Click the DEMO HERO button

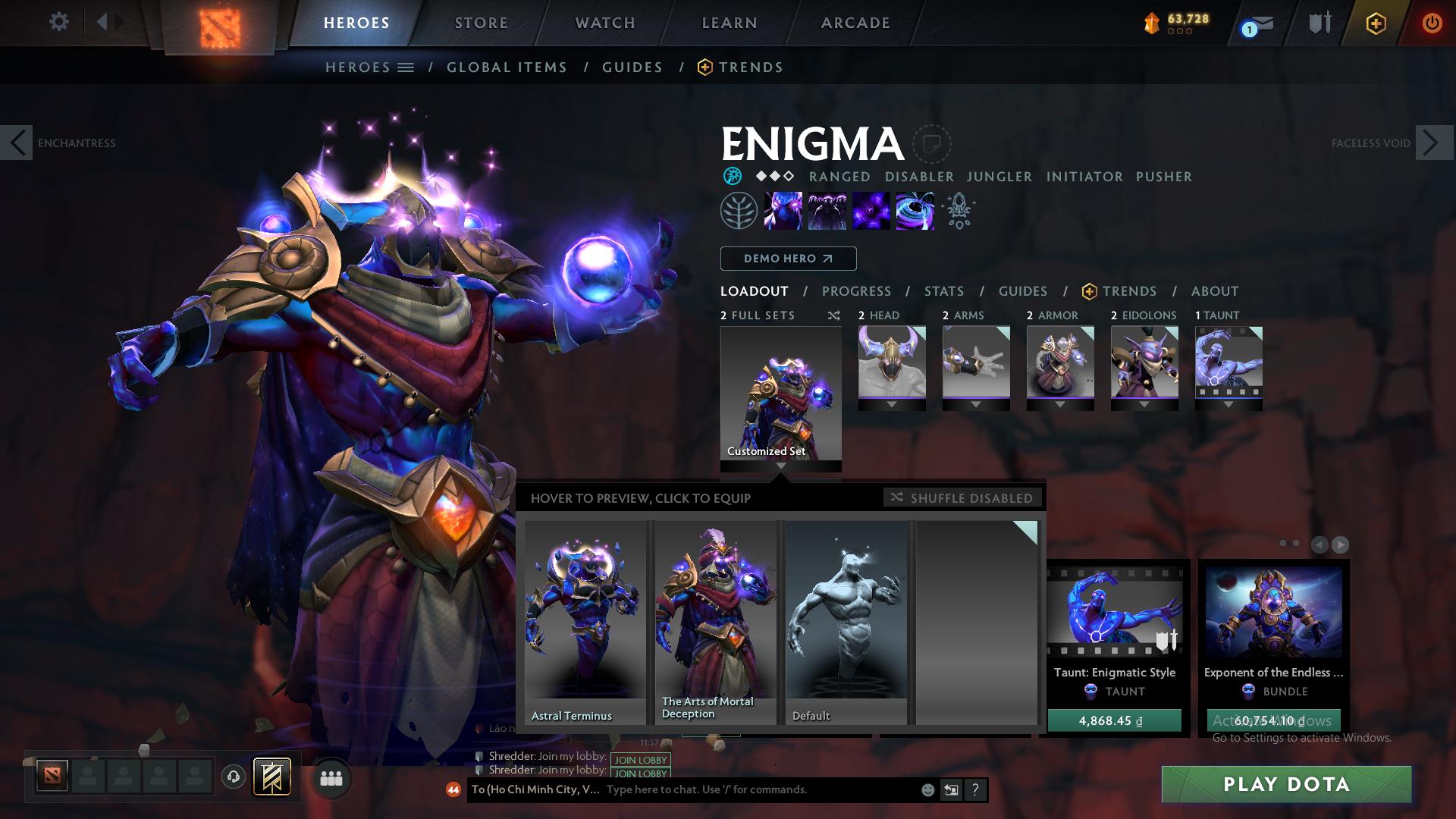point(788,259)
